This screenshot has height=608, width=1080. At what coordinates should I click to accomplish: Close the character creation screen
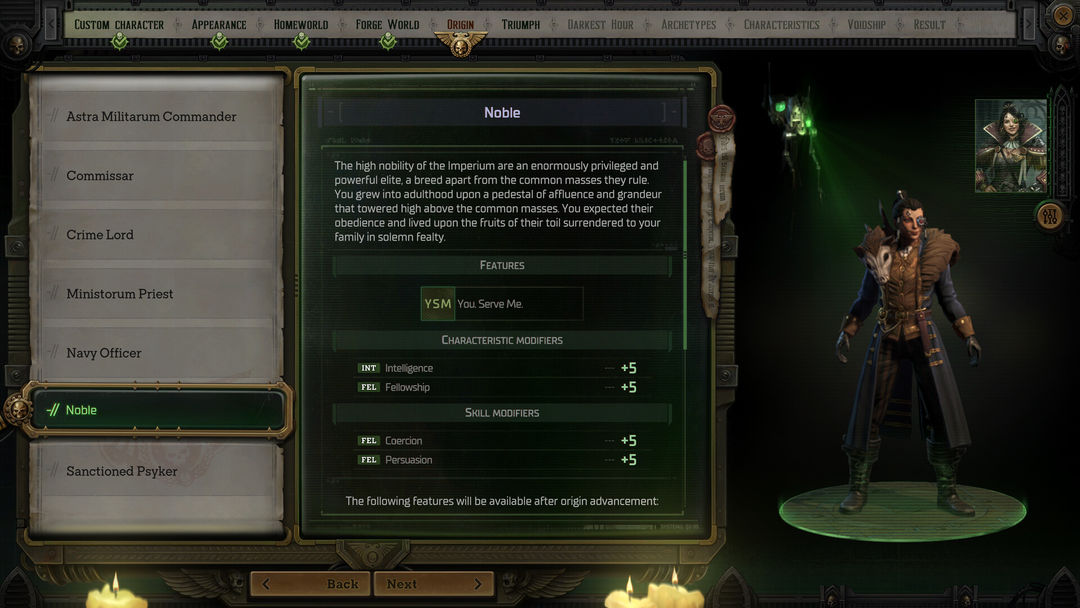[x=1062, y=15]
